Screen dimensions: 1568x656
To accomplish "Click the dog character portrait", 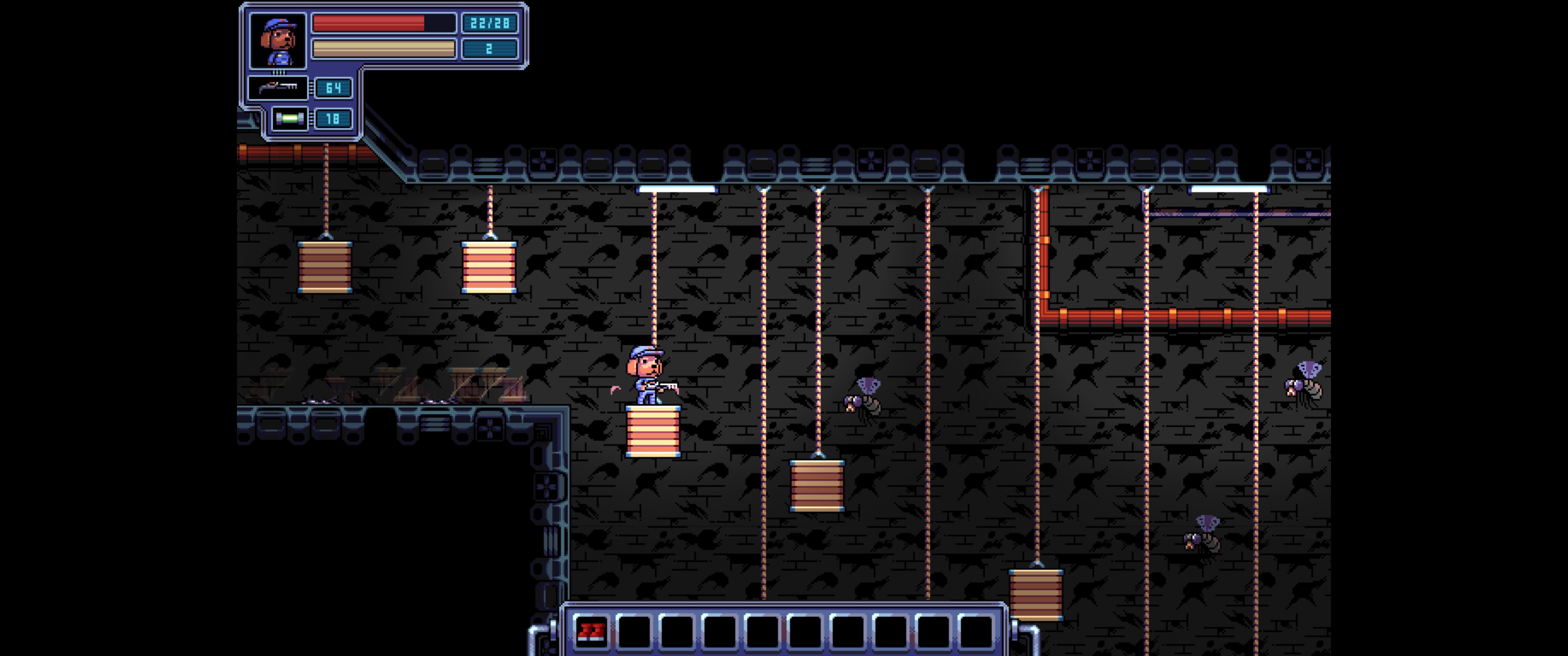I will (x=278, y=41).
